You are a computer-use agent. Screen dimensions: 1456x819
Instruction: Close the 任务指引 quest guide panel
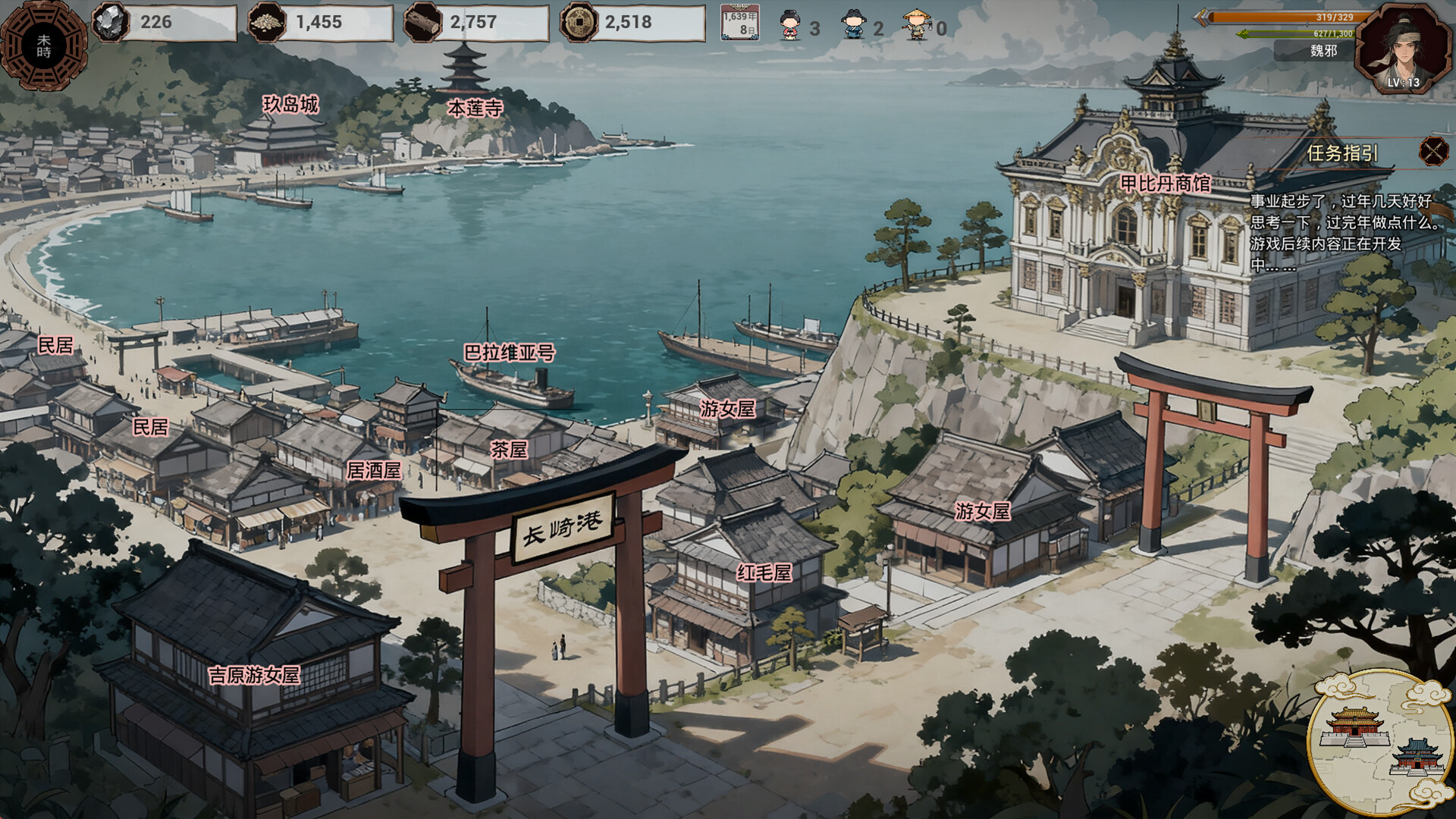tap(1432, 152)
